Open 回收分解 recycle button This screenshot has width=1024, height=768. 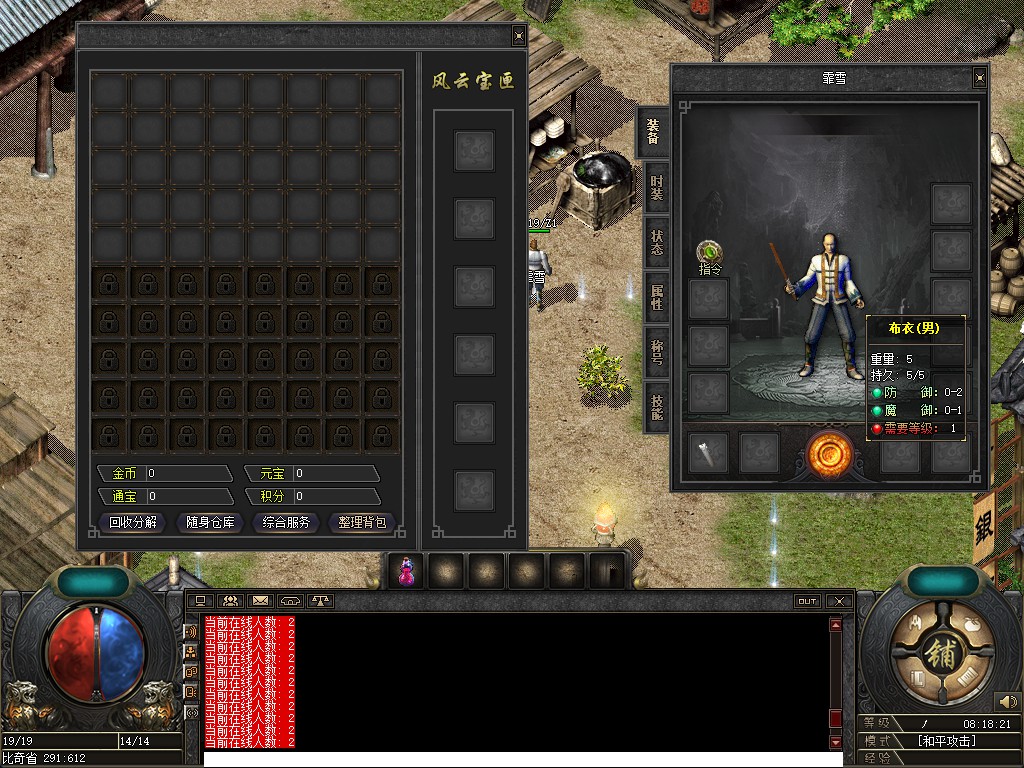click(x=134, y=522)
